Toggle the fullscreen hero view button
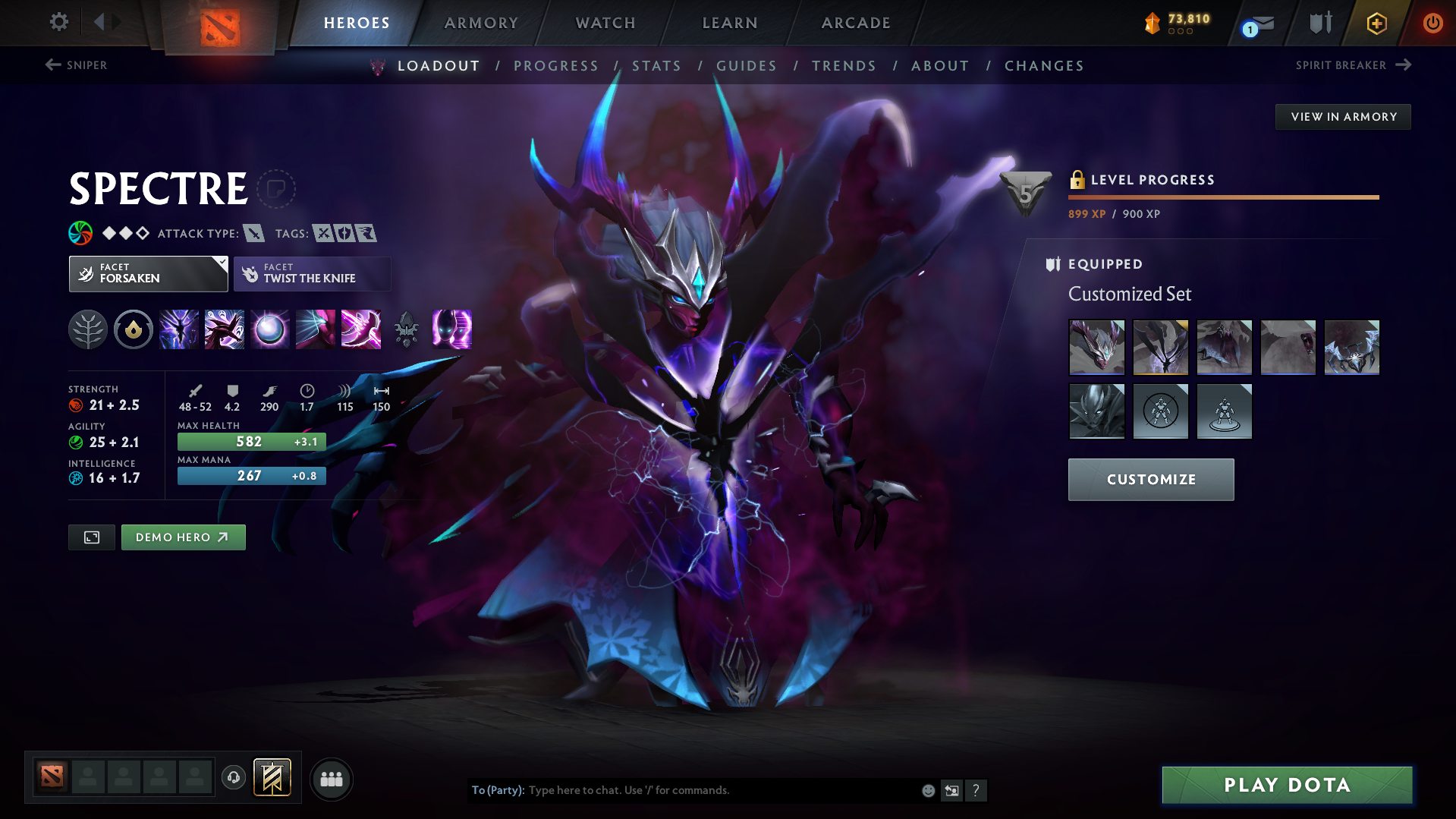Screen dimensions: 1456x819 coord(92,537)
